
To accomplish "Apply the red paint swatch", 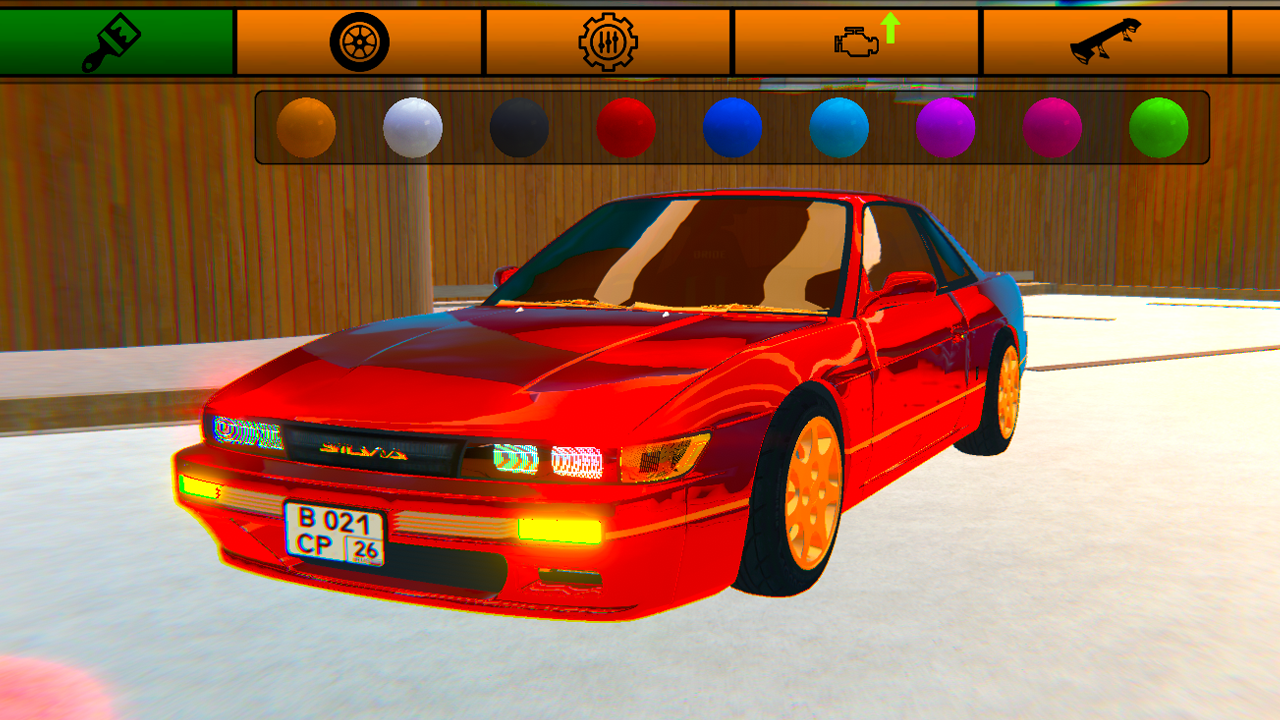I will [626, 127].
